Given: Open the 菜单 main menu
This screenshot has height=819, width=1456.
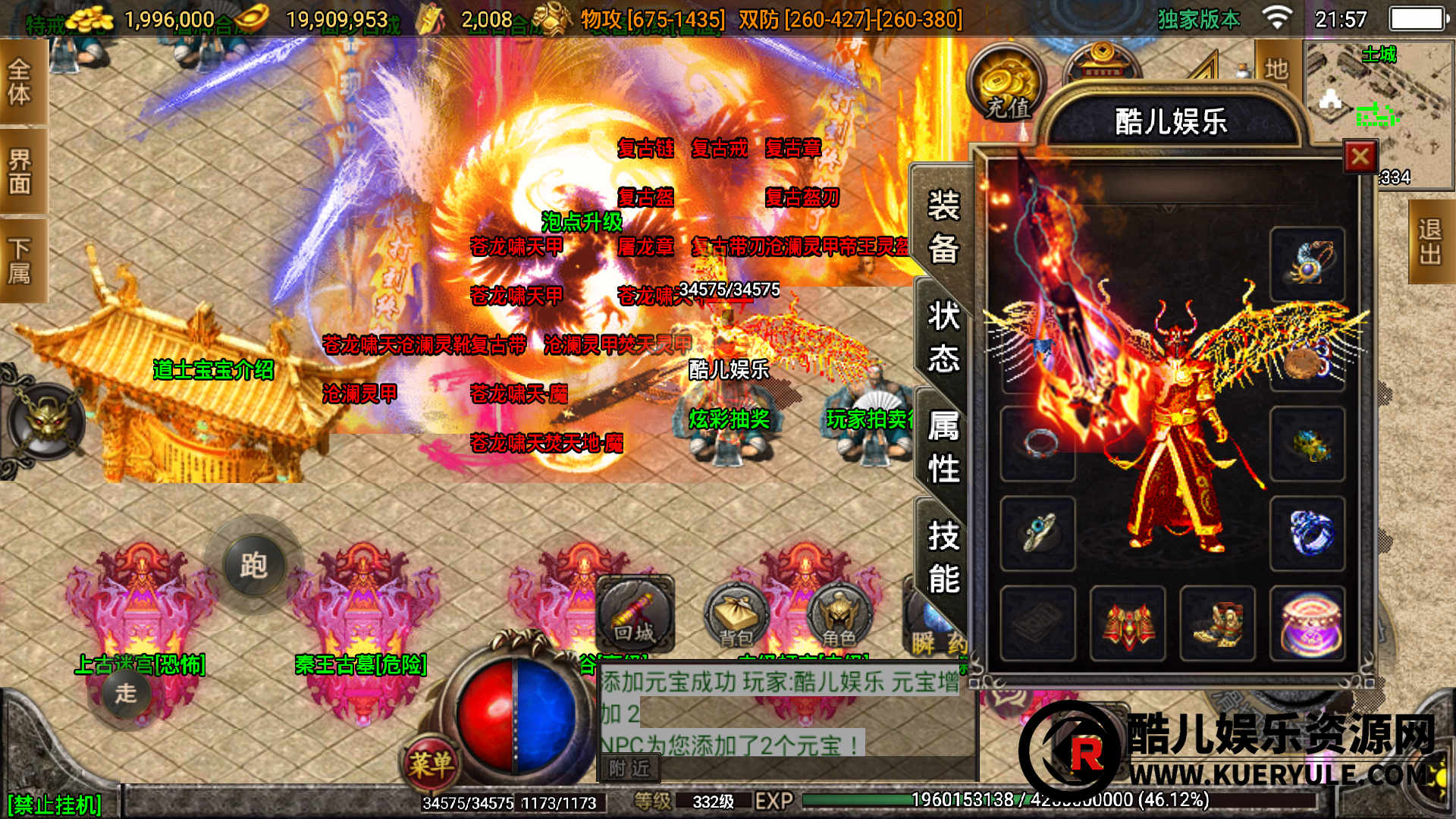Looking at the screenshot, I should pos(431,763).
